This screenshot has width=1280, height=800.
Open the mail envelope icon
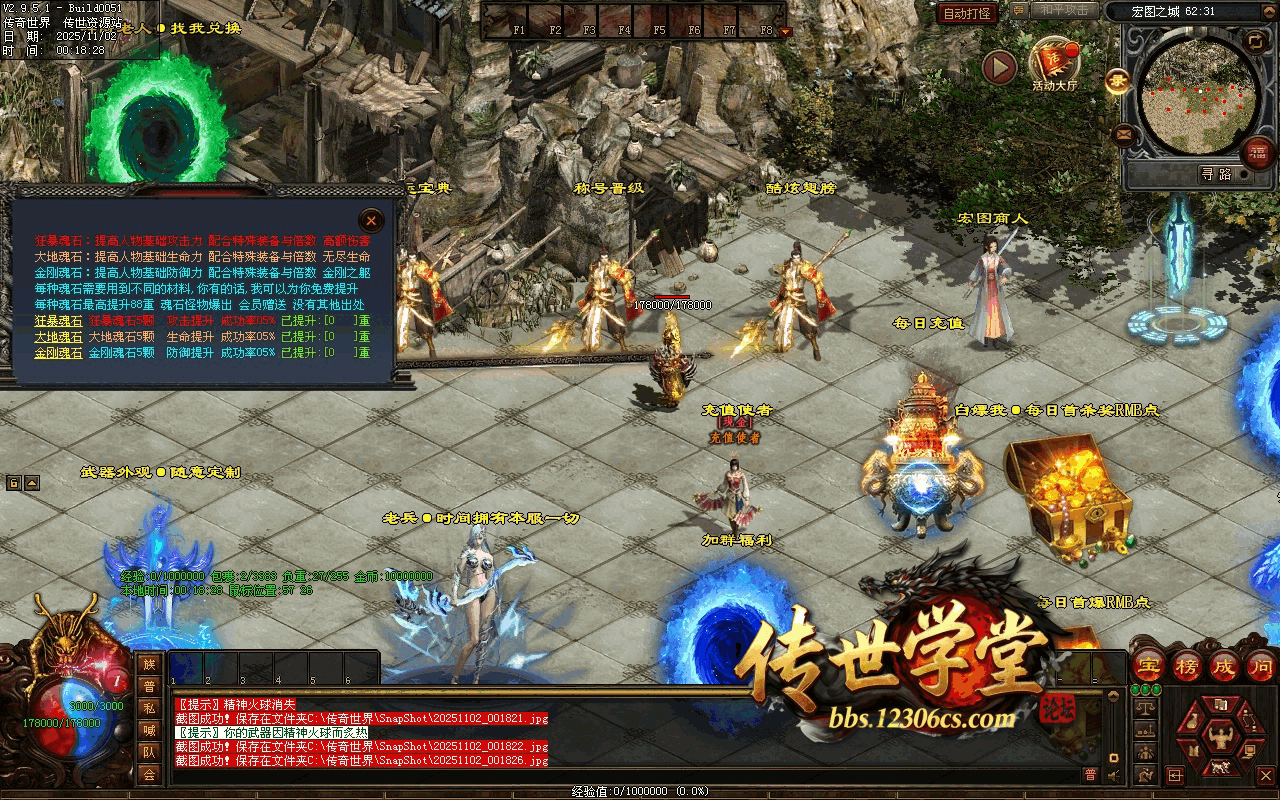click(1124, 134)
